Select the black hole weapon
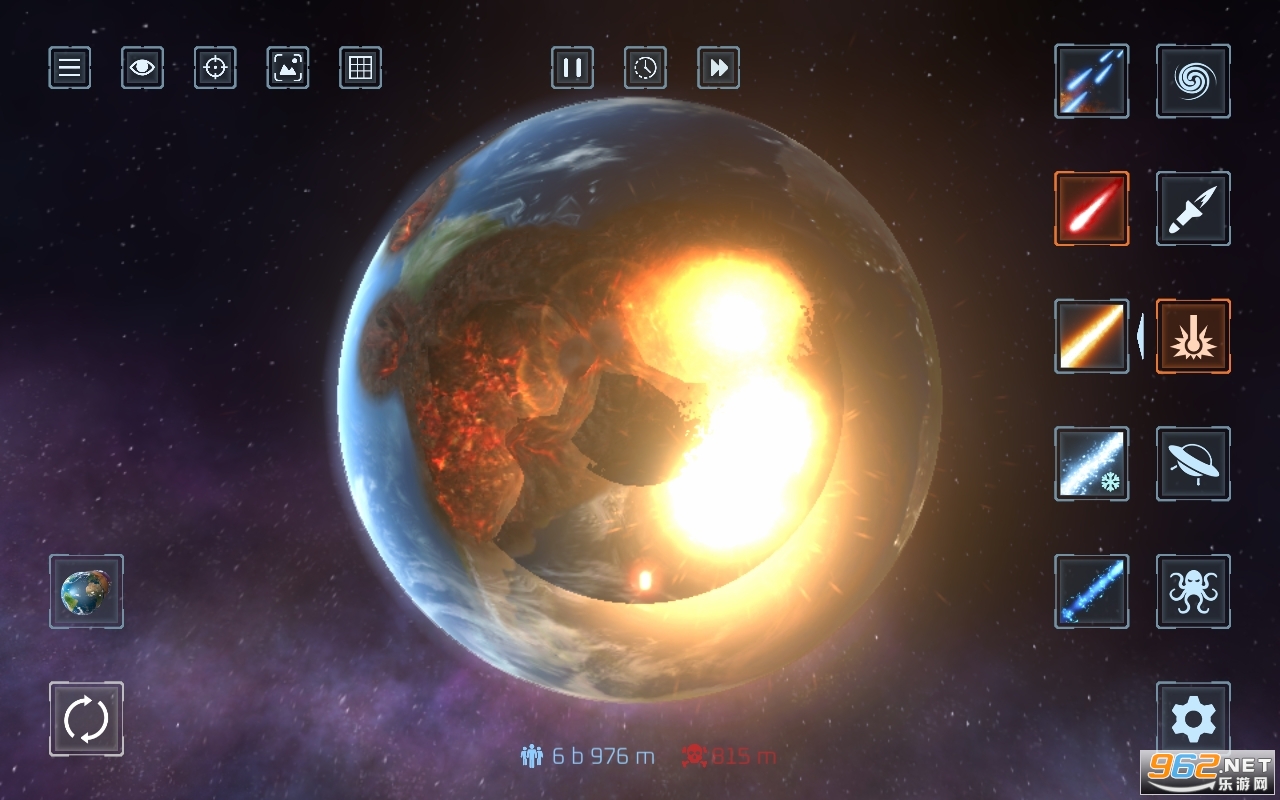The image size is (1280, 800). (x=1192, y=81)
